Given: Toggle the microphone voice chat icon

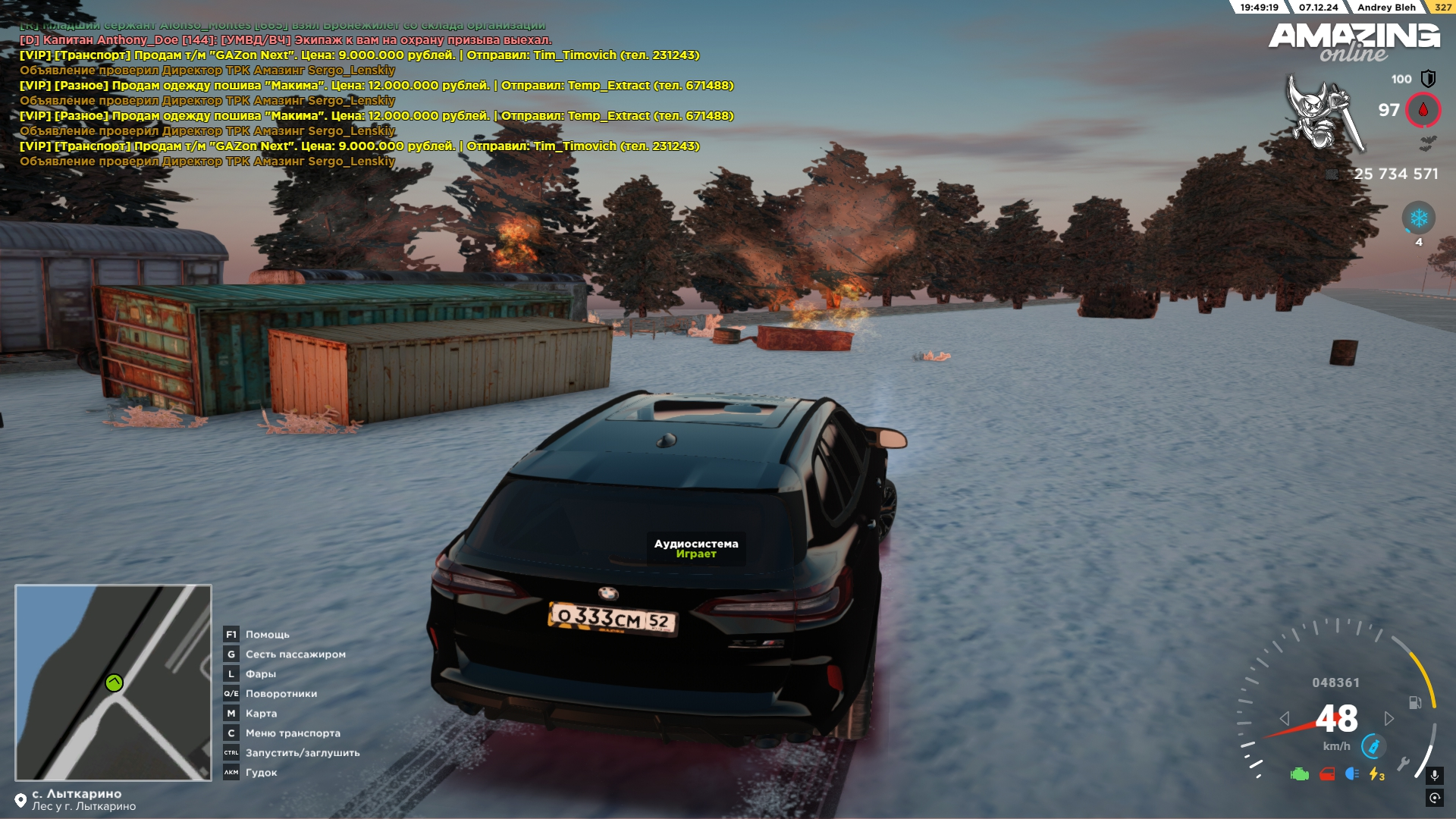Looking at the screenshot, I should pyautogui.click(x=1434, y=775).
